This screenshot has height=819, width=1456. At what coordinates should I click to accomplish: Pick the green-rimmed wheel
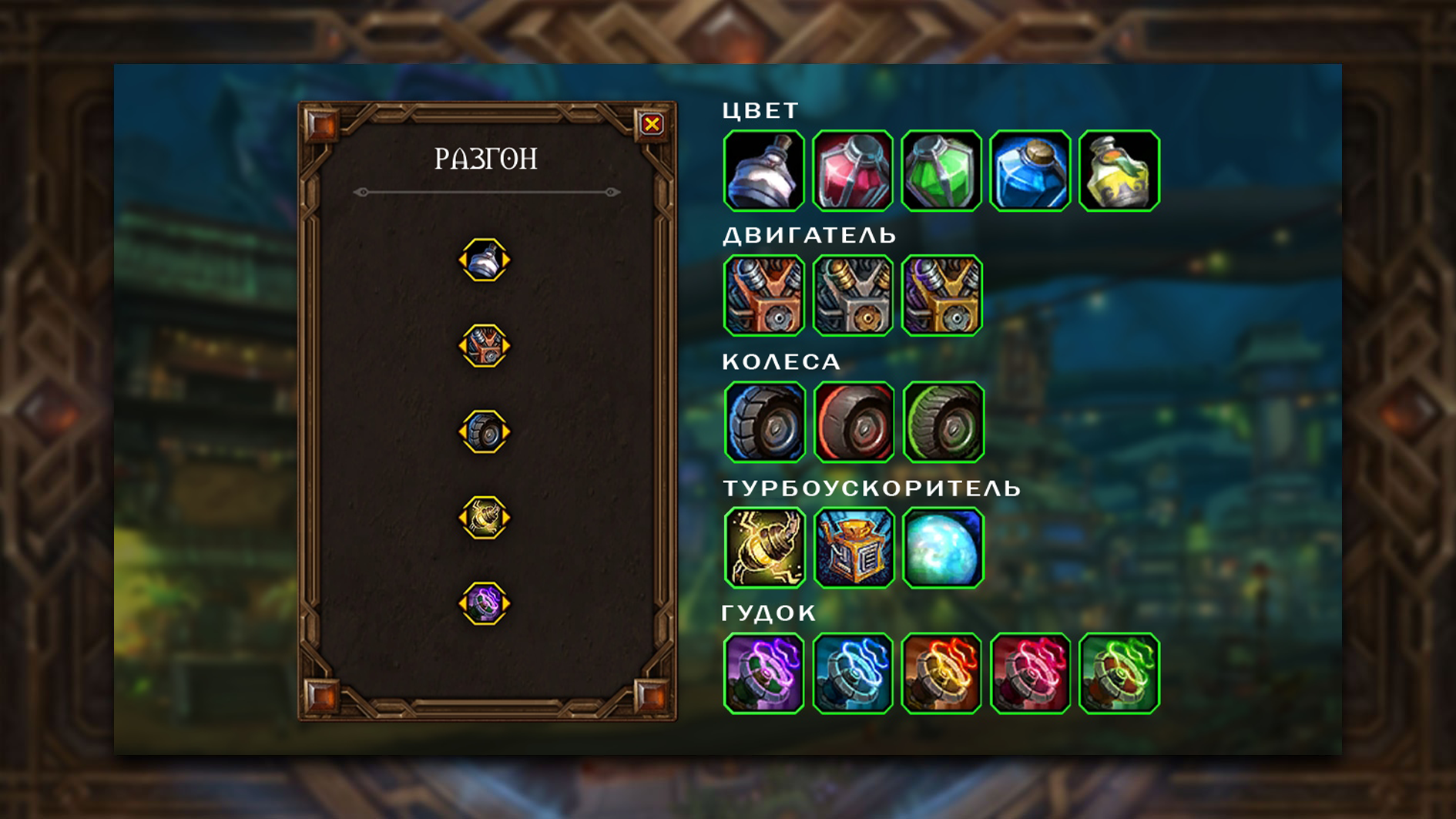click(943, 421)
